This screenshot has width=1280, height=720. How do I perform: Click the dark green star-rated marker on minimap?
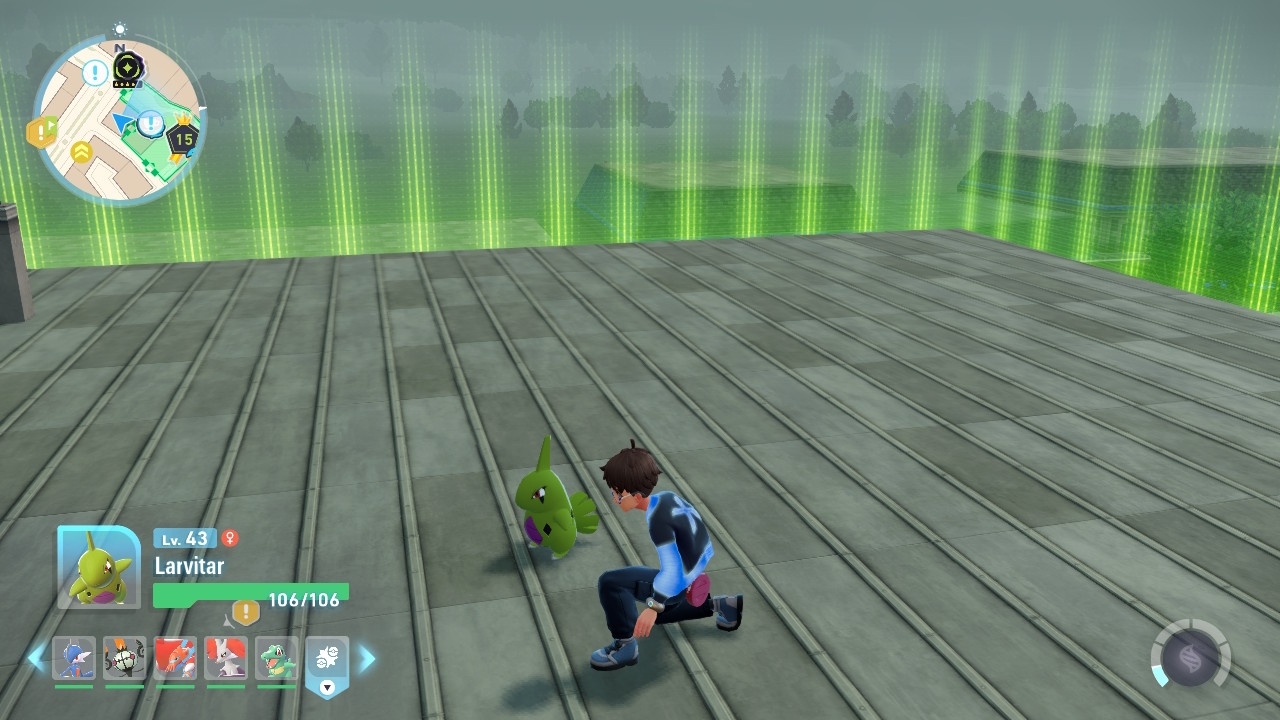[128, 68]
